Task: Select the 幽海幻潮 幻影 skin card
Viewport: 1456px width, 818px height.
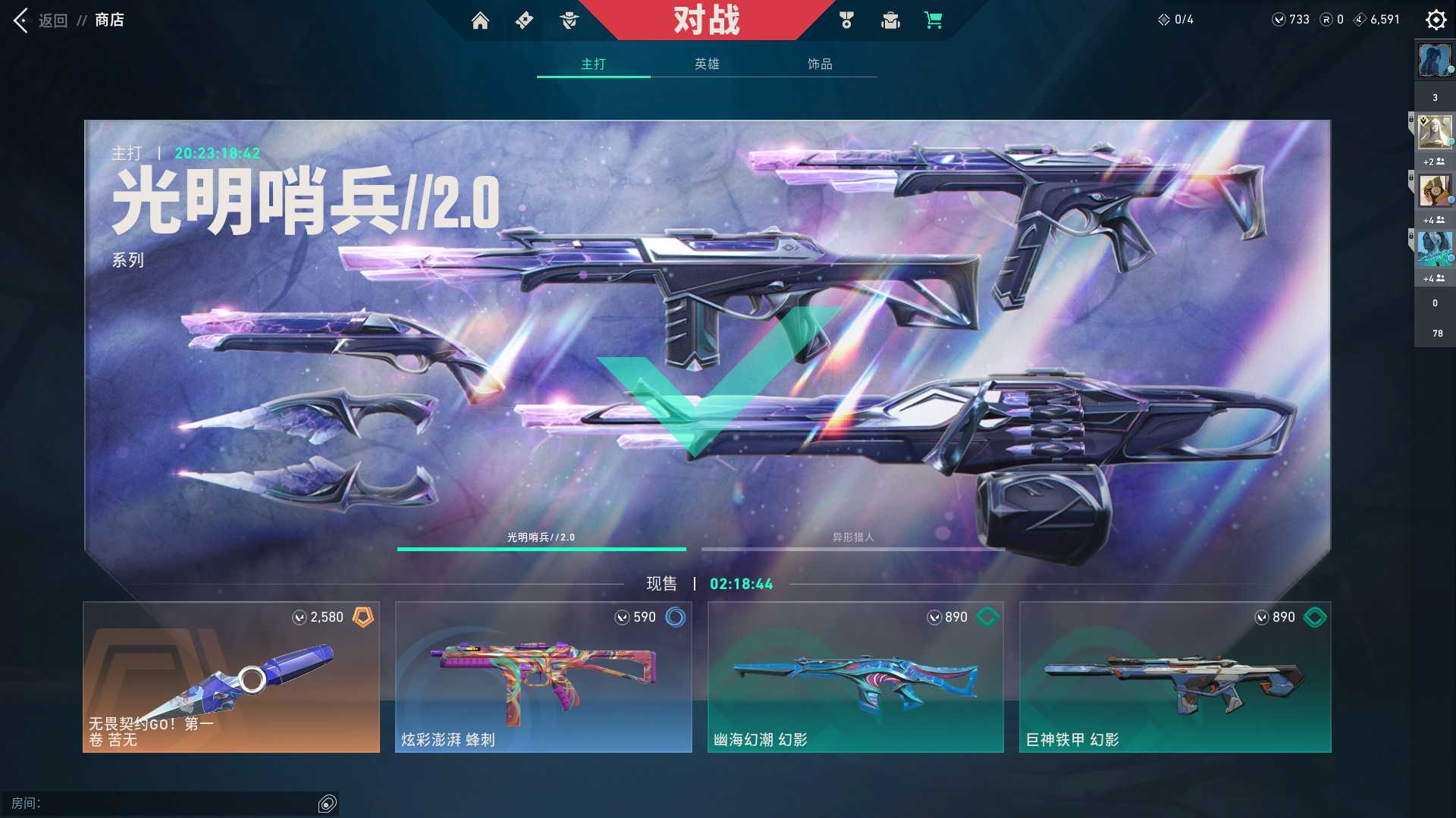Action: pos(855,679)
